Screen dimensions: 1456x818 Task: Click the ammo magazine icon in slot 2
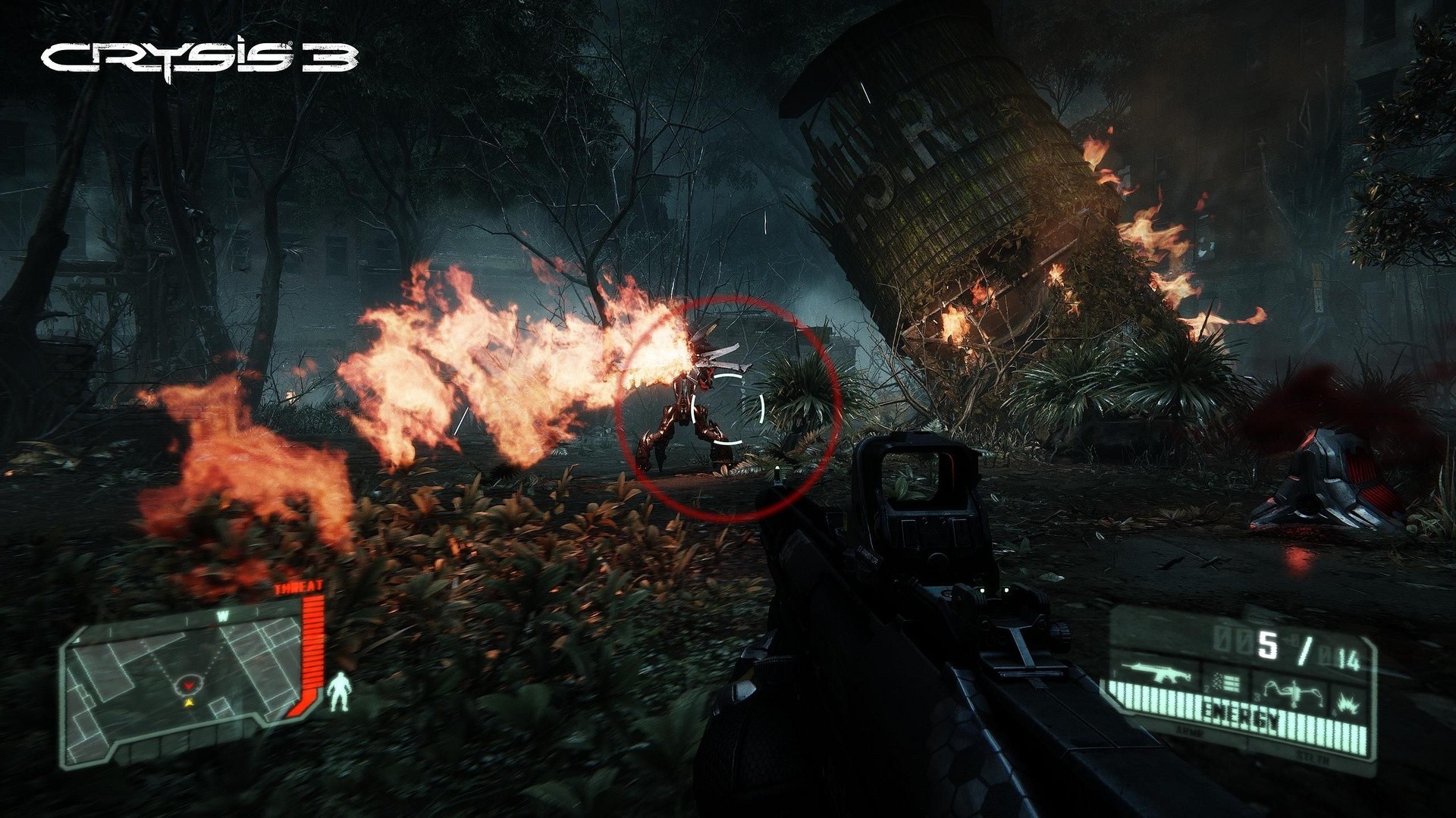point(1225,685)
